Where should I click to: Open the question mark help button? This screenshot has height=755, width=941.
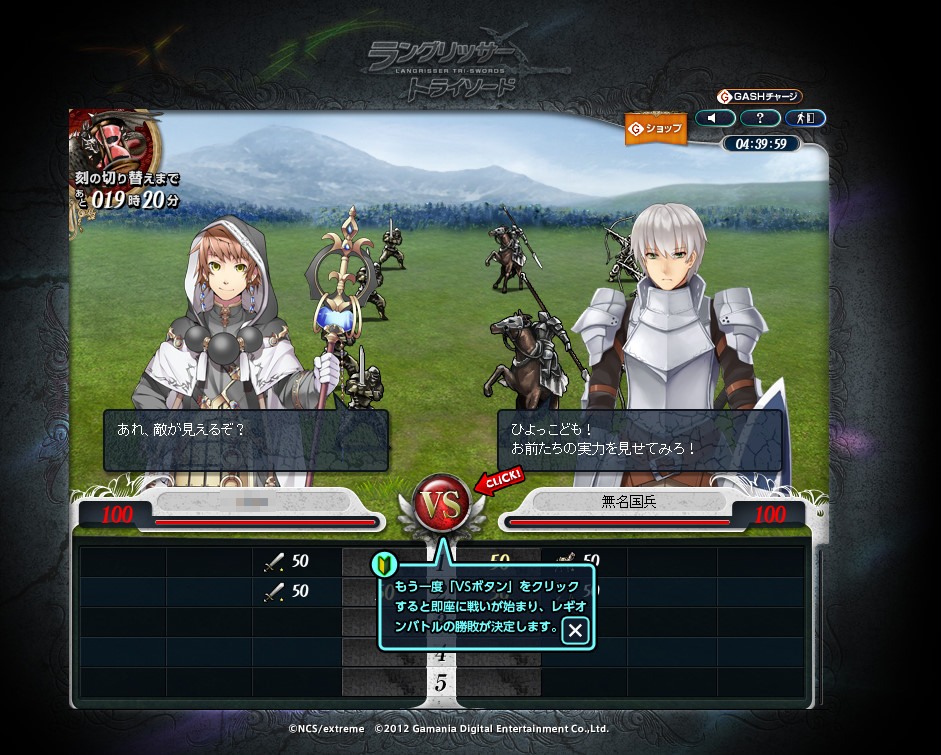pos(760,118)
